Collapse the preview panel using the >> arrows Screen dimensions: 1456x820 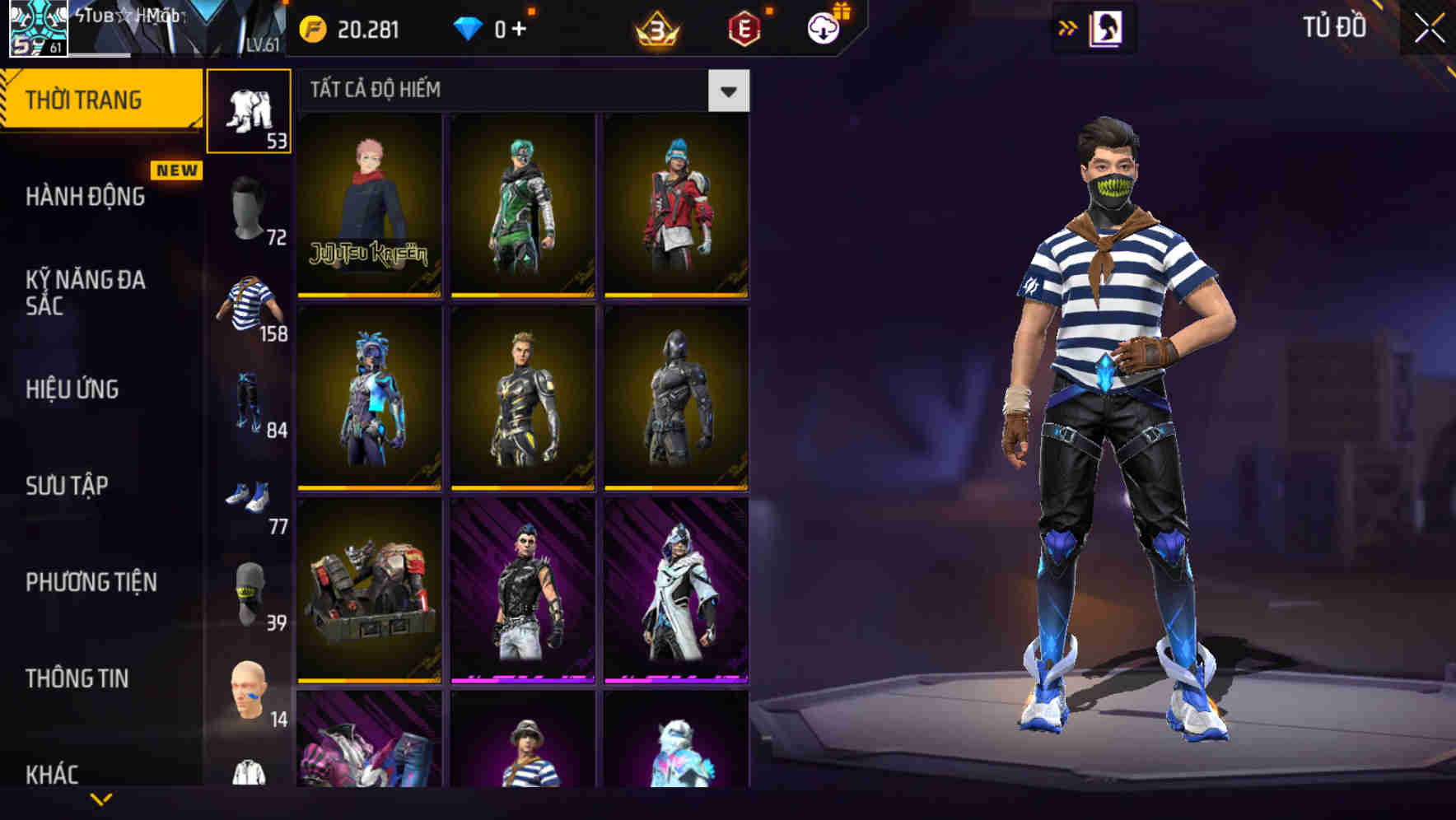(1068, 27)
